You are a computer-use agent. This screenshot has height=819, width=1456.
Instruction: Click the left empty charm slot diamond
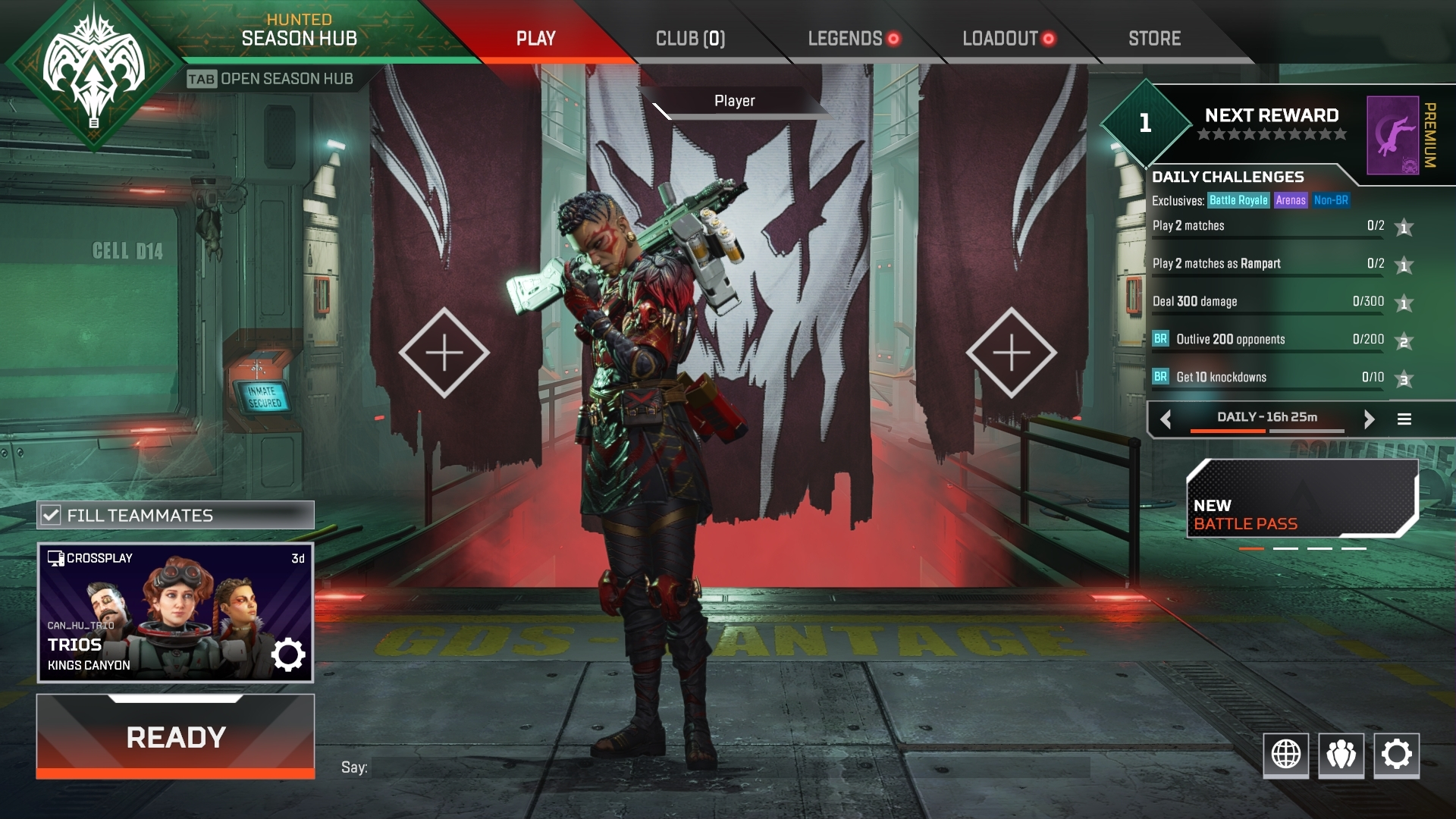click(x=445, y=351)
